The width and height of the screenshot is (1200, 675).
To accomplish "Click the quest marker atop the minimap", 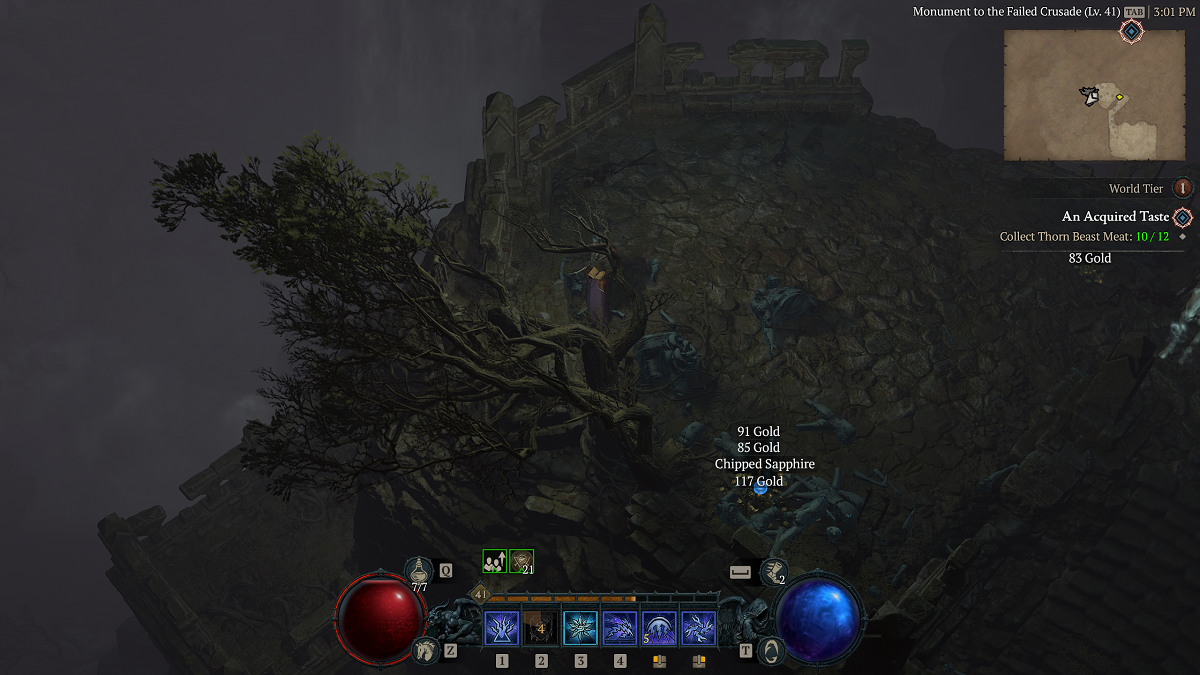I will (x=1131, y=32).
